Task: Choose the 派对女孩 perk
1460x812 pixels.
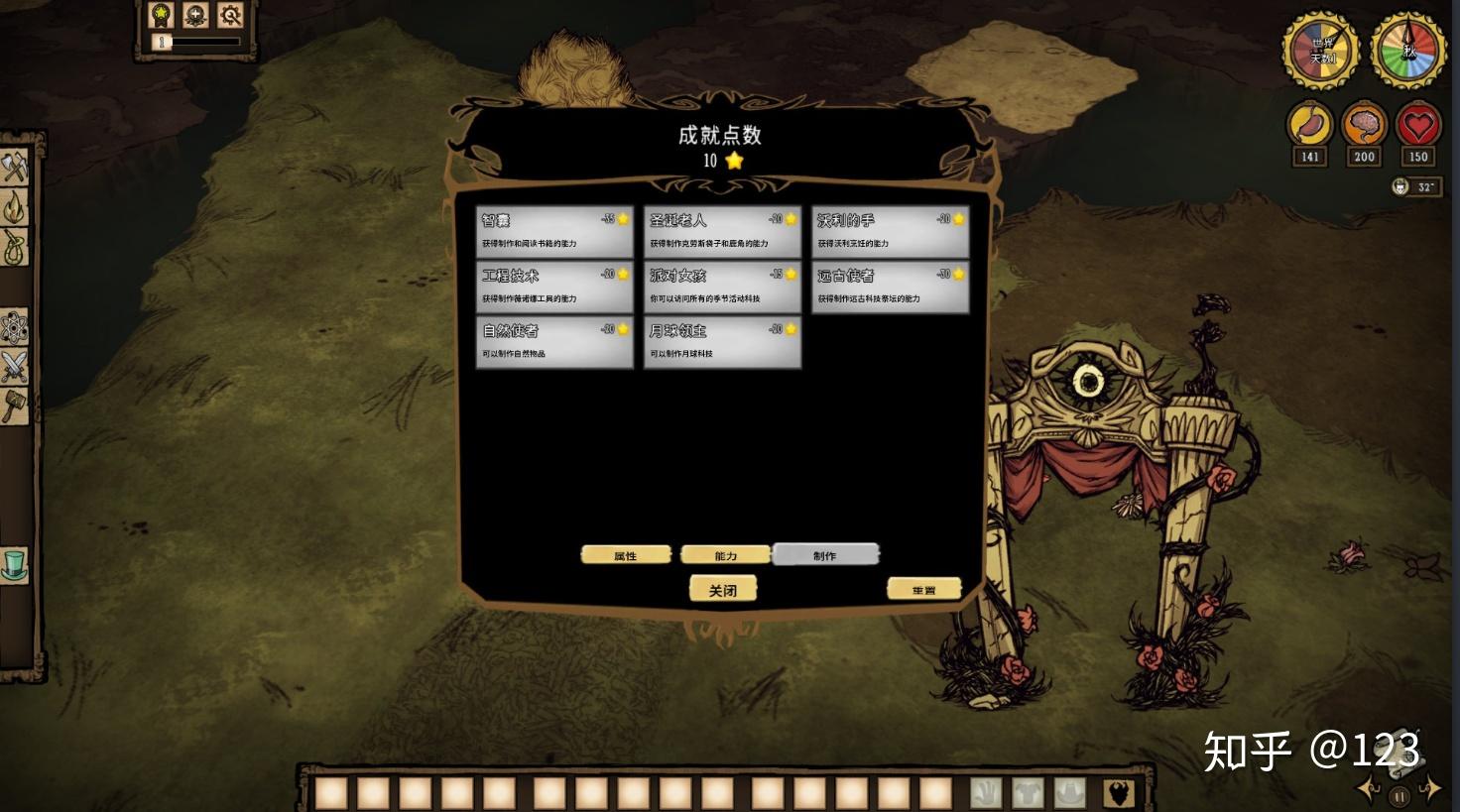Action: coord(722,287)
